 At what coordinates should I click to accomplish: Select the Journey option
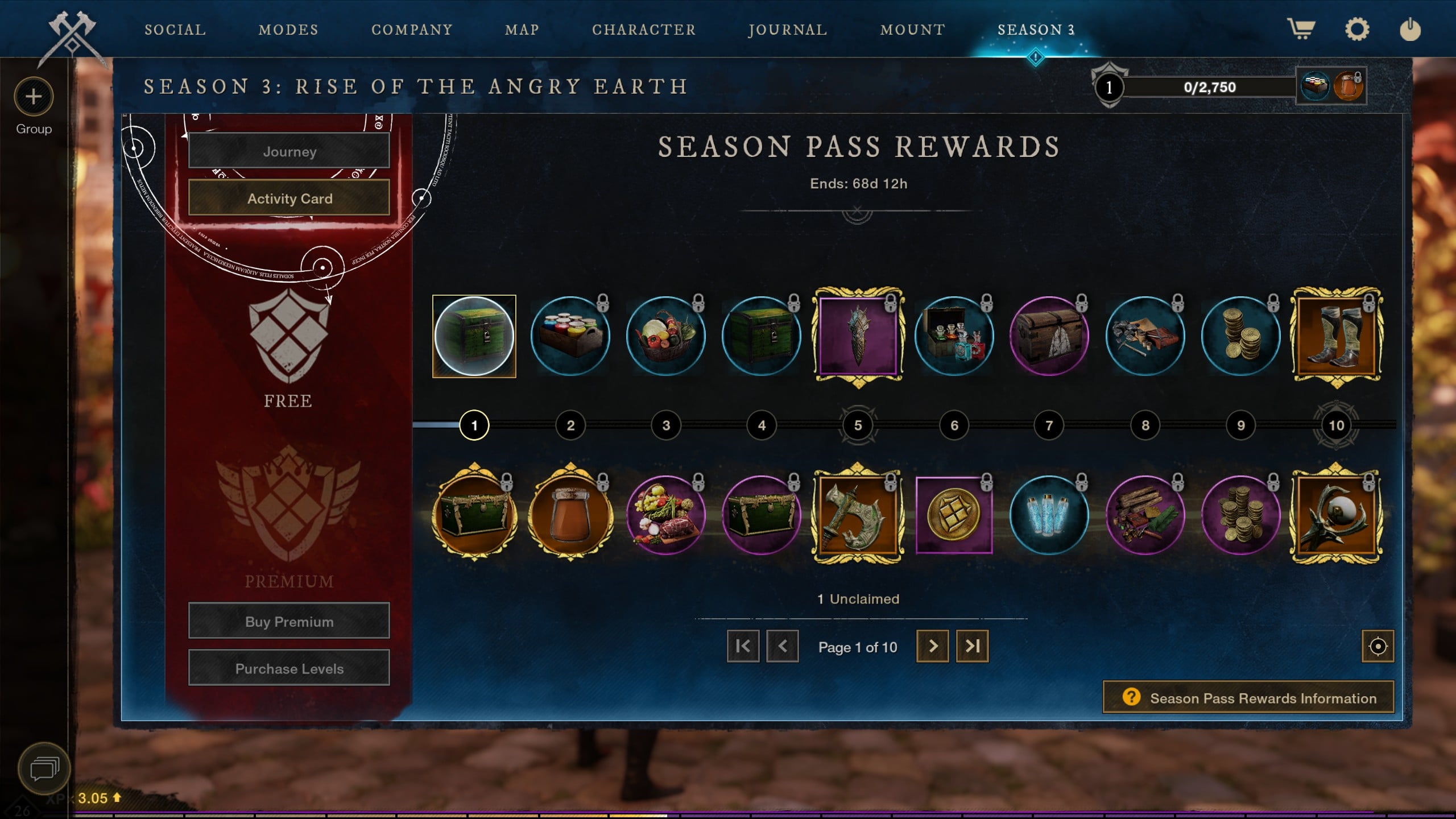[x=288, y=151]
